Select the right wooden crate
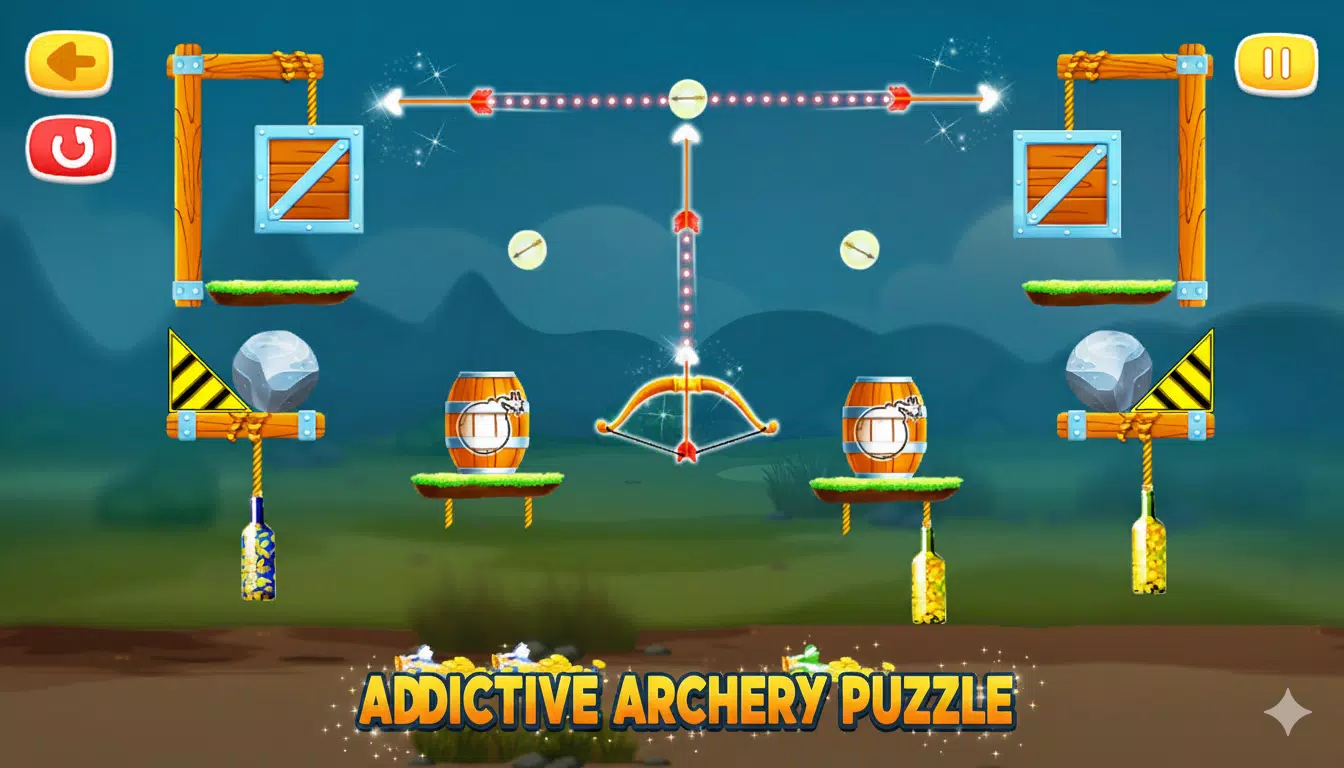 point(1065,184)
